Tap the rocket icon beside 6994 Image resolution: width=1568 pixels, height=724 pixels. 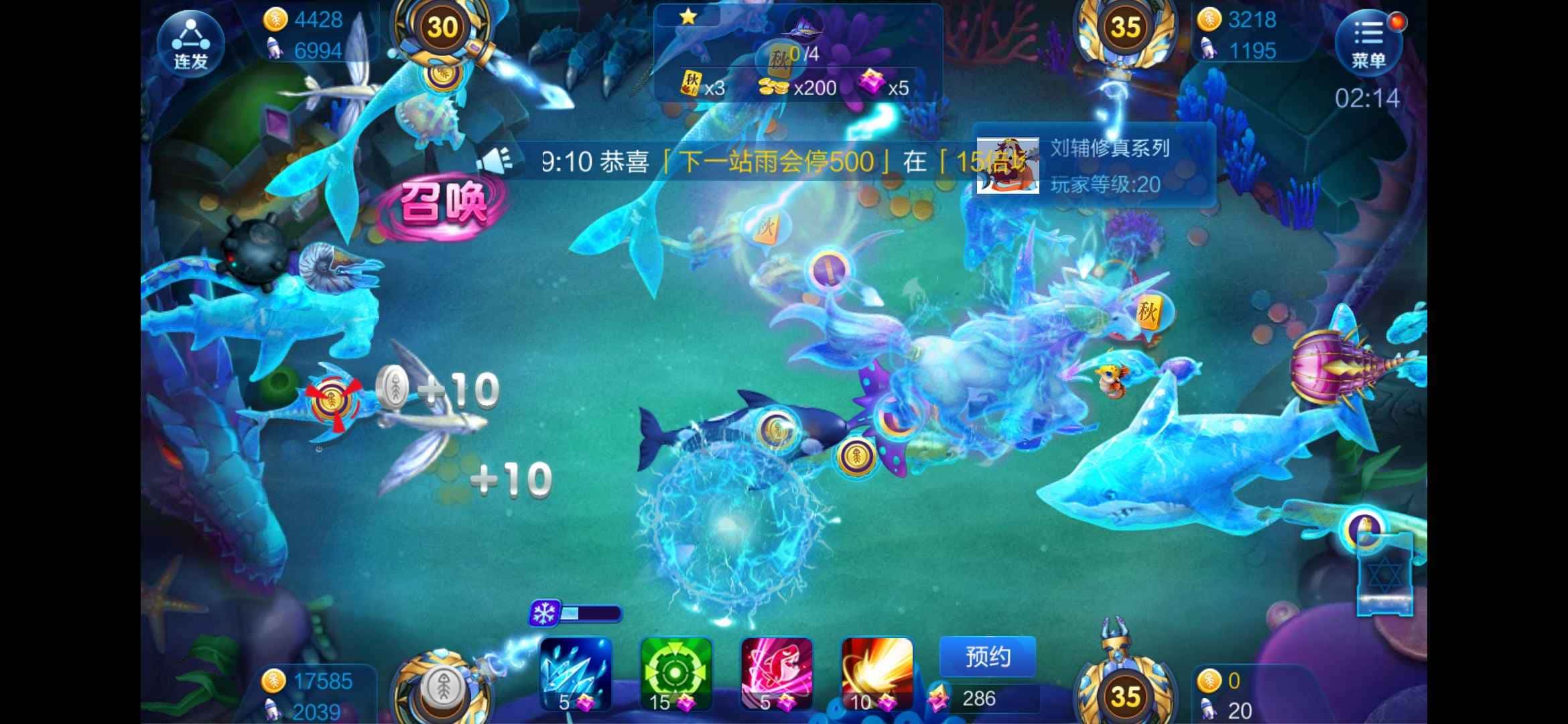click(x=275, y=49)
